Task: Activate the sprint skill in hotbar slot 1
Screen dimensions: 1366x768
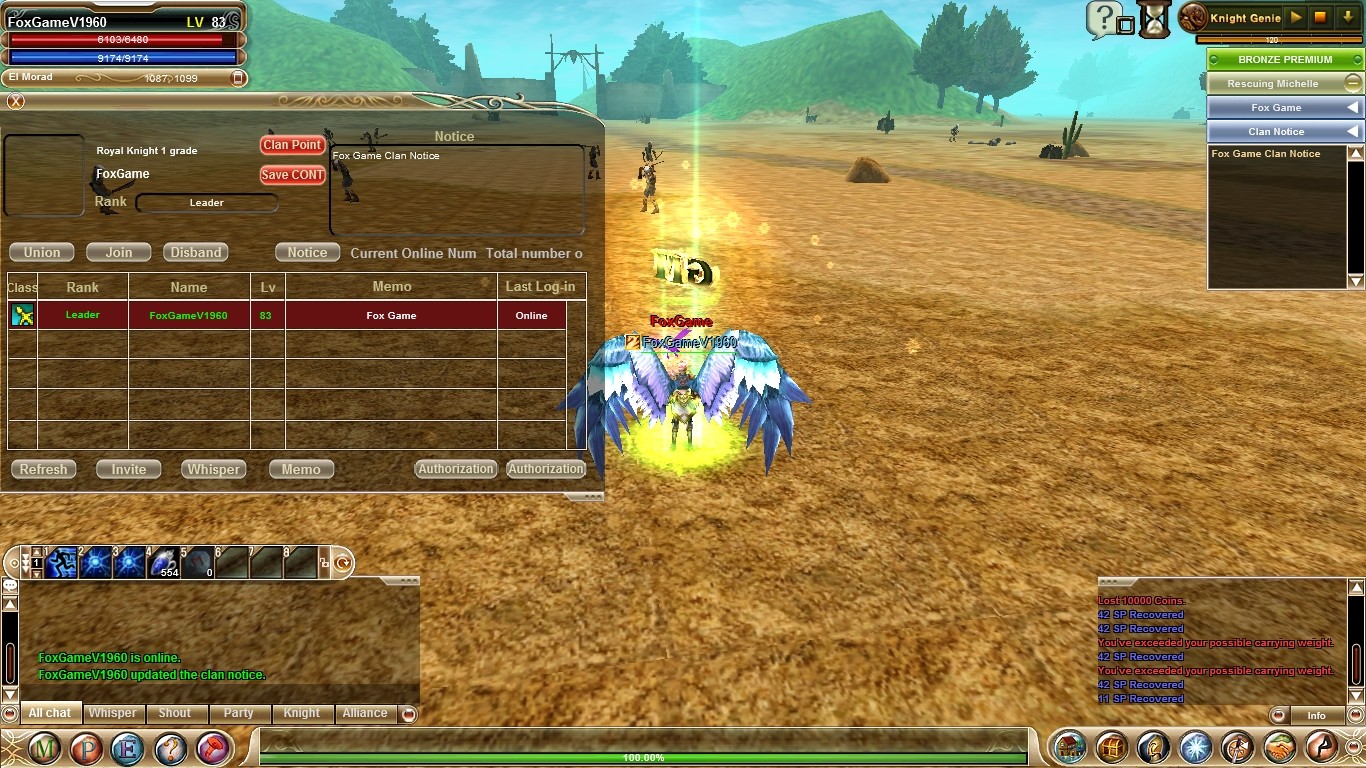Action: click(x=62, y=563)
